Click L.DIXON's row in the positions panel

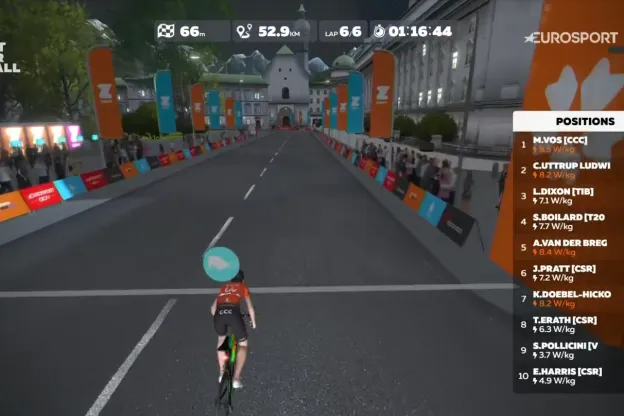568,196
